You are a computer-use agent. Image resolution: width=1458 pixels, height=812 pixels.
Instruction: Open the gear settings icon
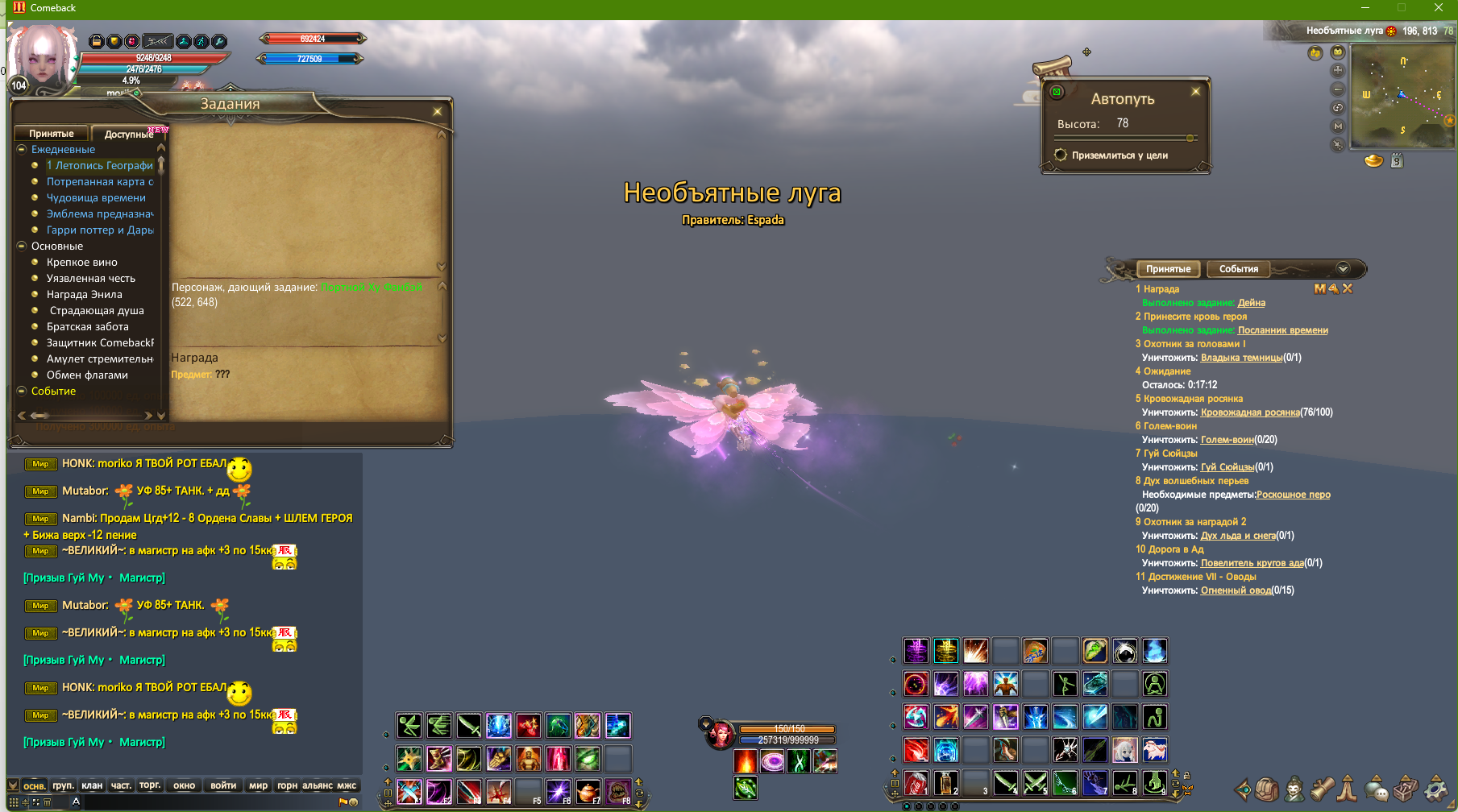tap(1436, 789)
